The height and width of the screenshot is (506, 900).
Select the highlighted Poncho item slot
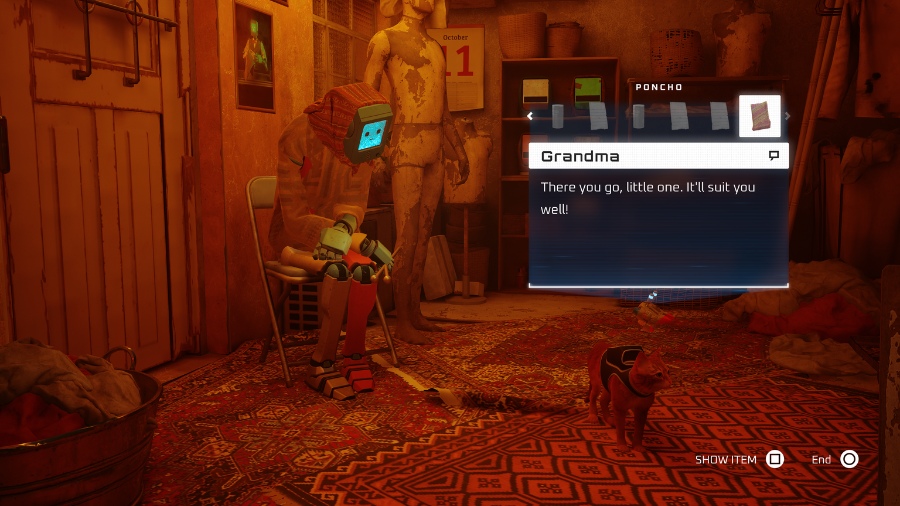pos(759,116)
